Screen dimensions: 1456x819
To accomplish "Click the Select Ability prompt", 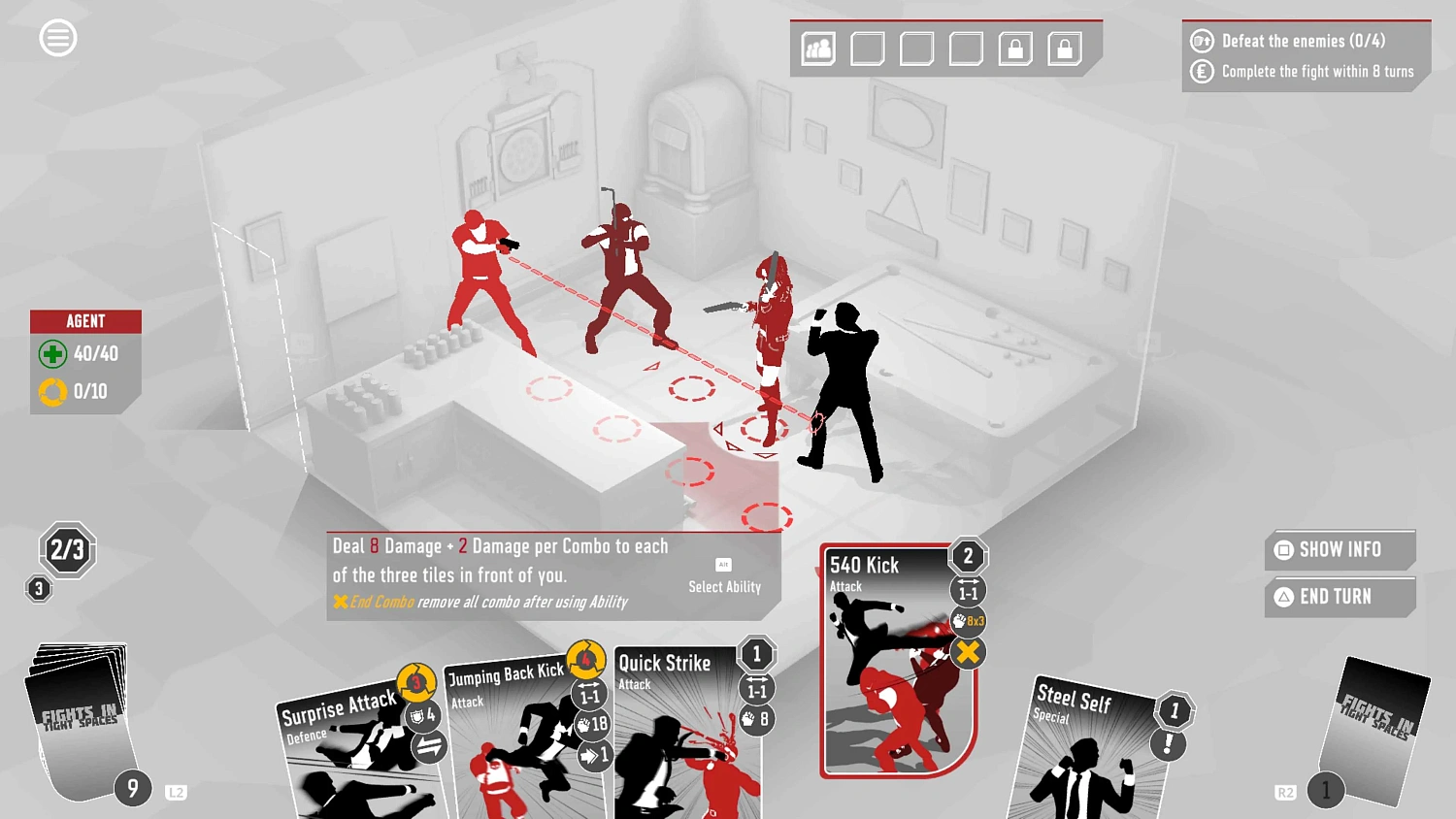I will tap(724, 586).
